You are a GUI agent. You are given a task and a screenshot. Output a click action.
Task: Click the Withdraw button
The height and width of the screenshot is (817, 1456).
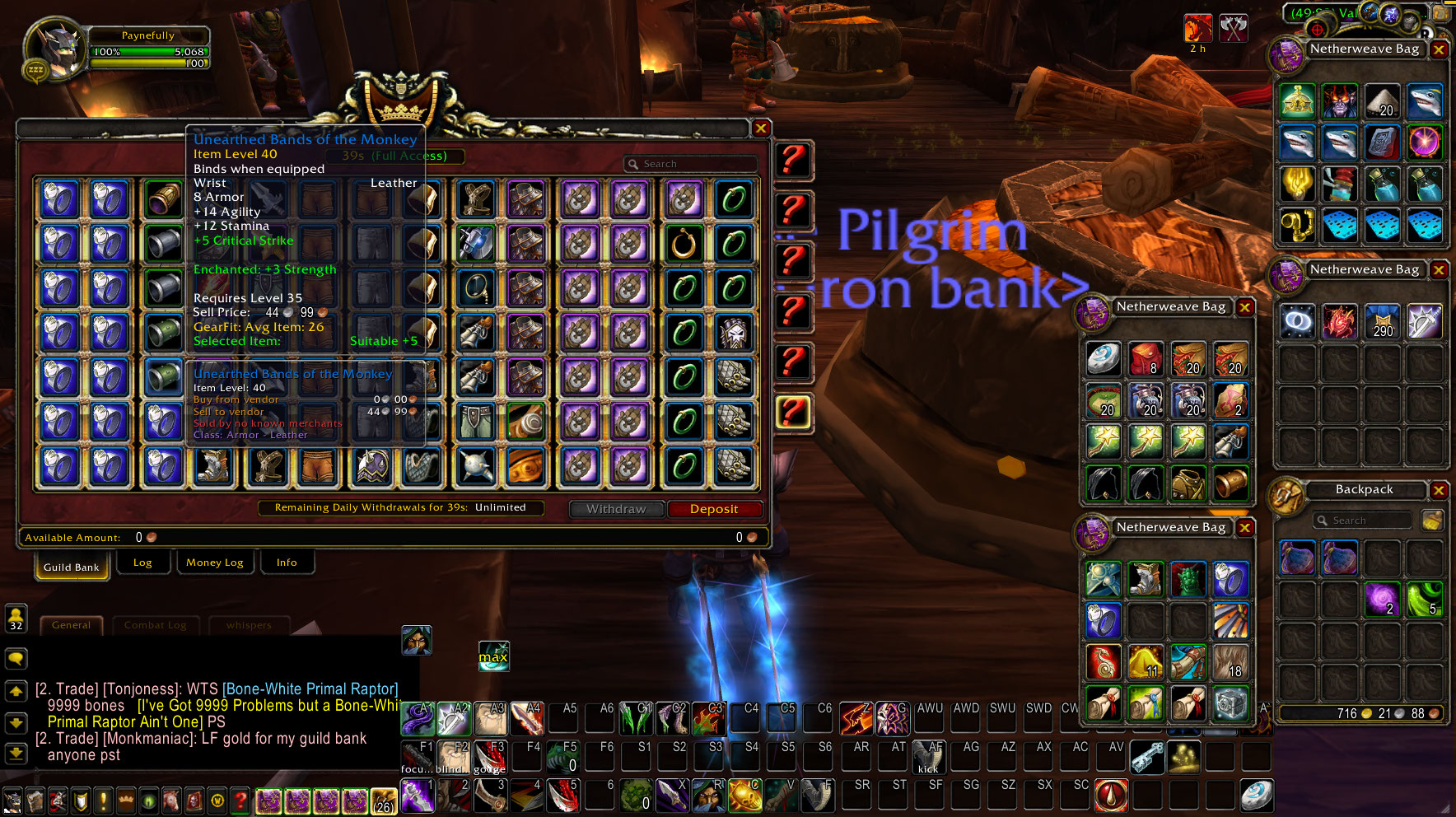(616, 509)
